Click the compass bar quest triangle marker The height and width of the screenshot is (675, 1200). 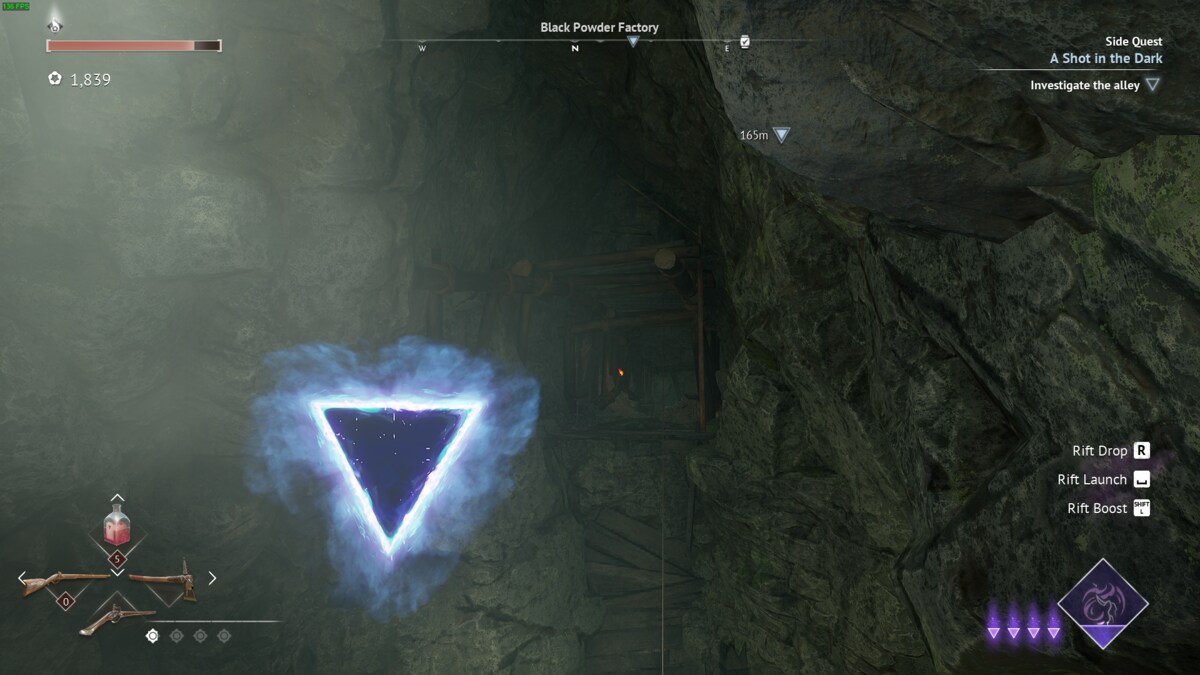coord(633,42)
